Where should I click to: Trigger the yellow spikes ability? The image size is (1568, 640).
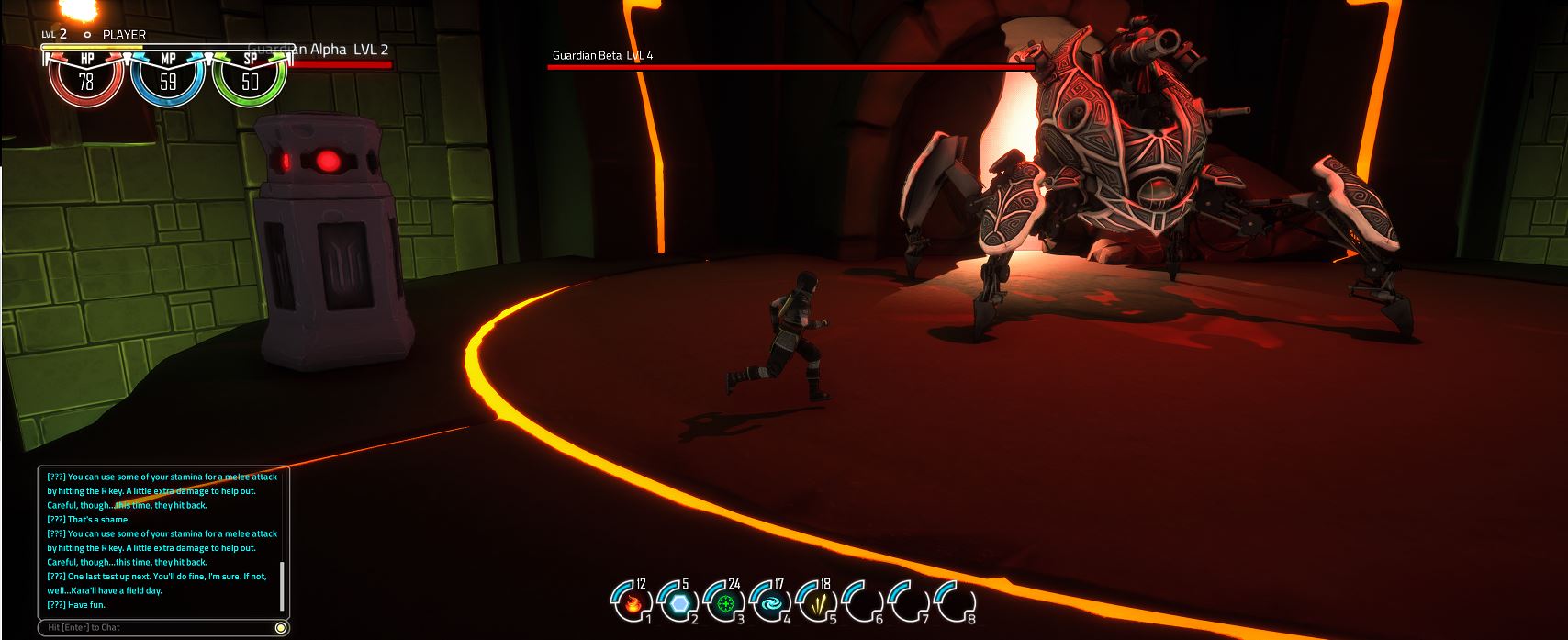tap(818, 603)
